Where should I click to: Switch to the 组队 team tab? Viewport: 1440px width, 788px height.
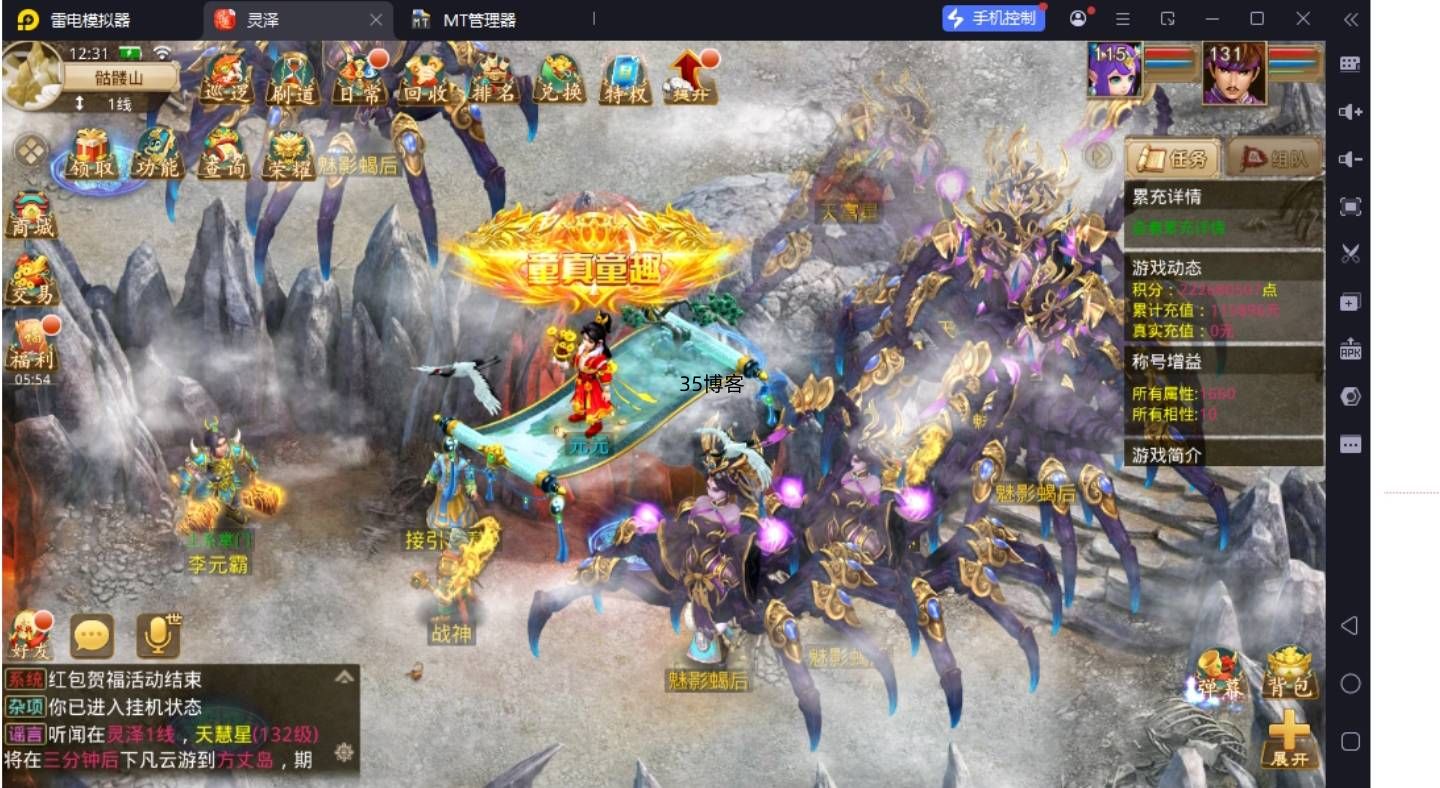tap(1273, 158)
